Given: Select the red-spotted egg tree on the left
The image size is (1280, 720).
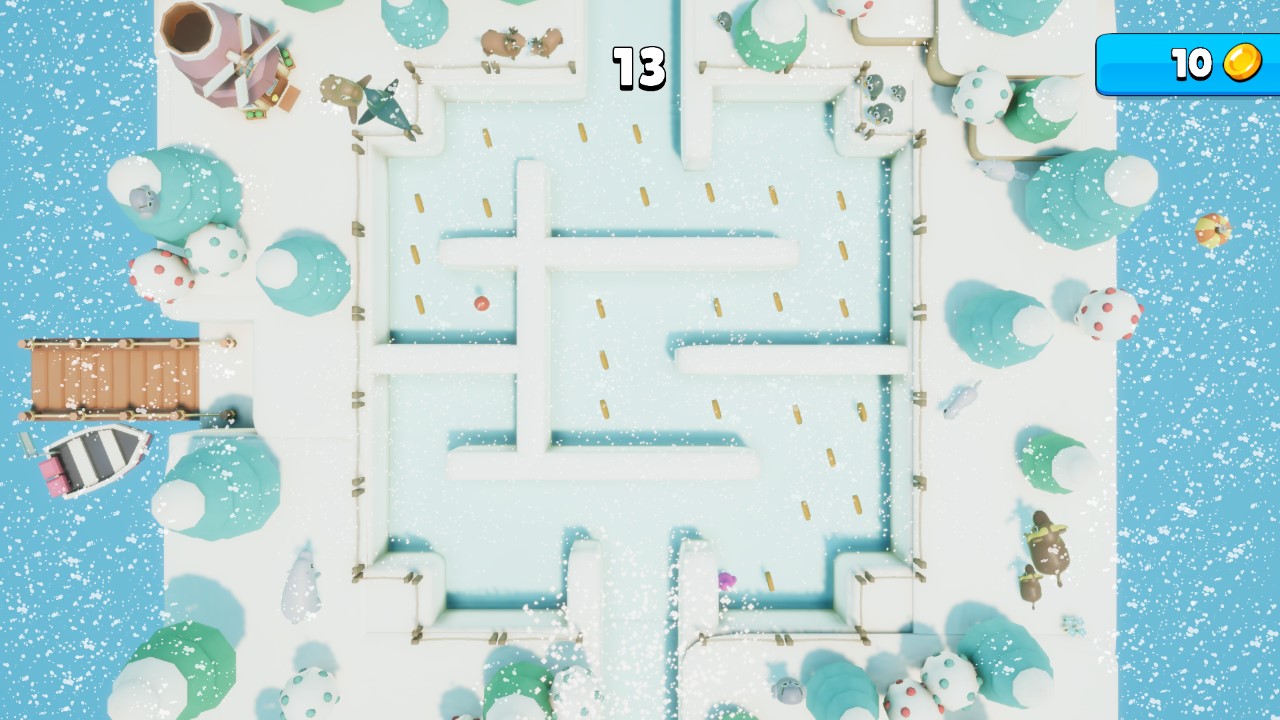Looking at the screenshot, I should click(x=160, y=273).
